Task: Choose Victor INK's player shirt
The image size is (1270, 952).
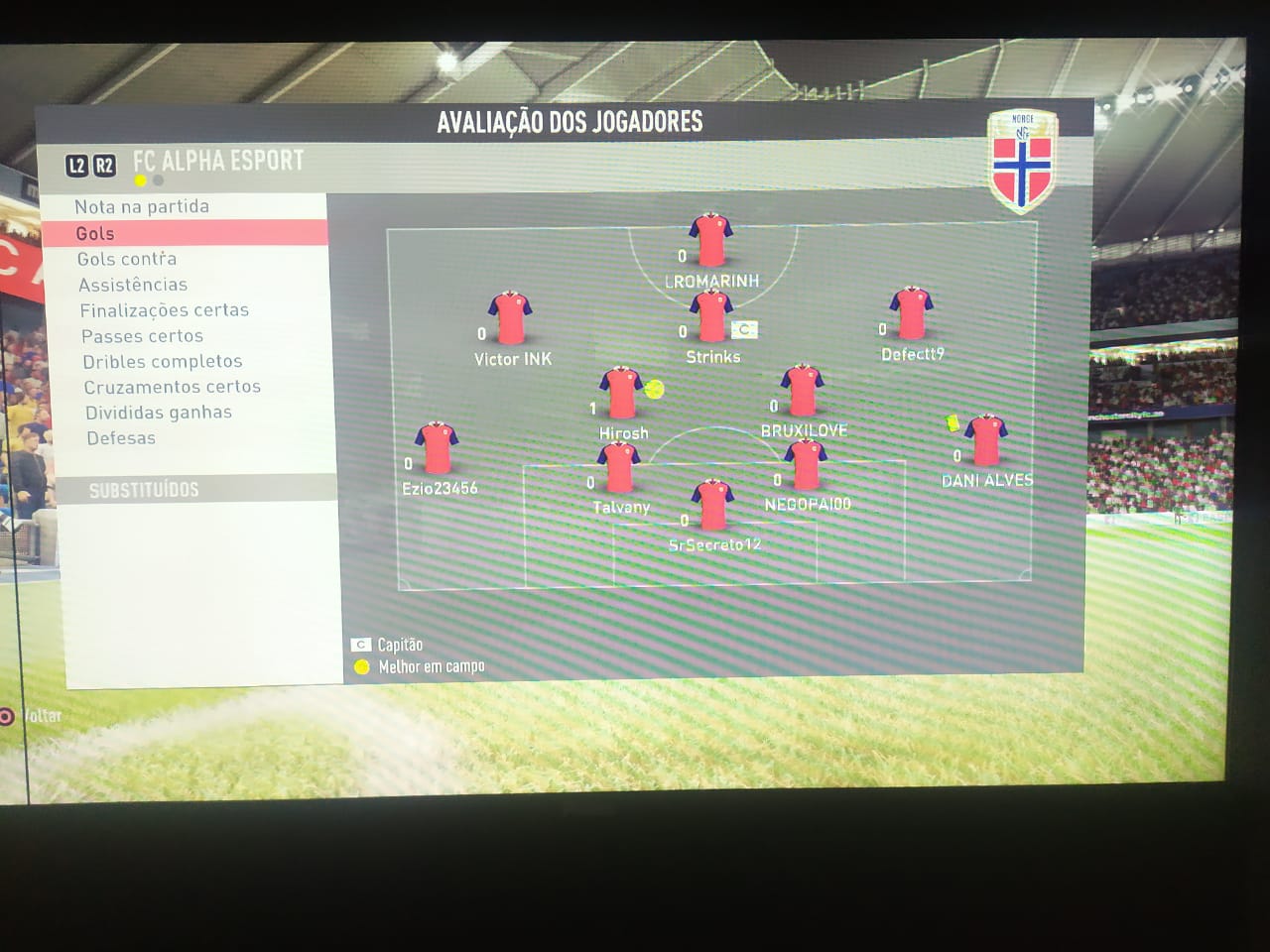Action: coord(510,319)
